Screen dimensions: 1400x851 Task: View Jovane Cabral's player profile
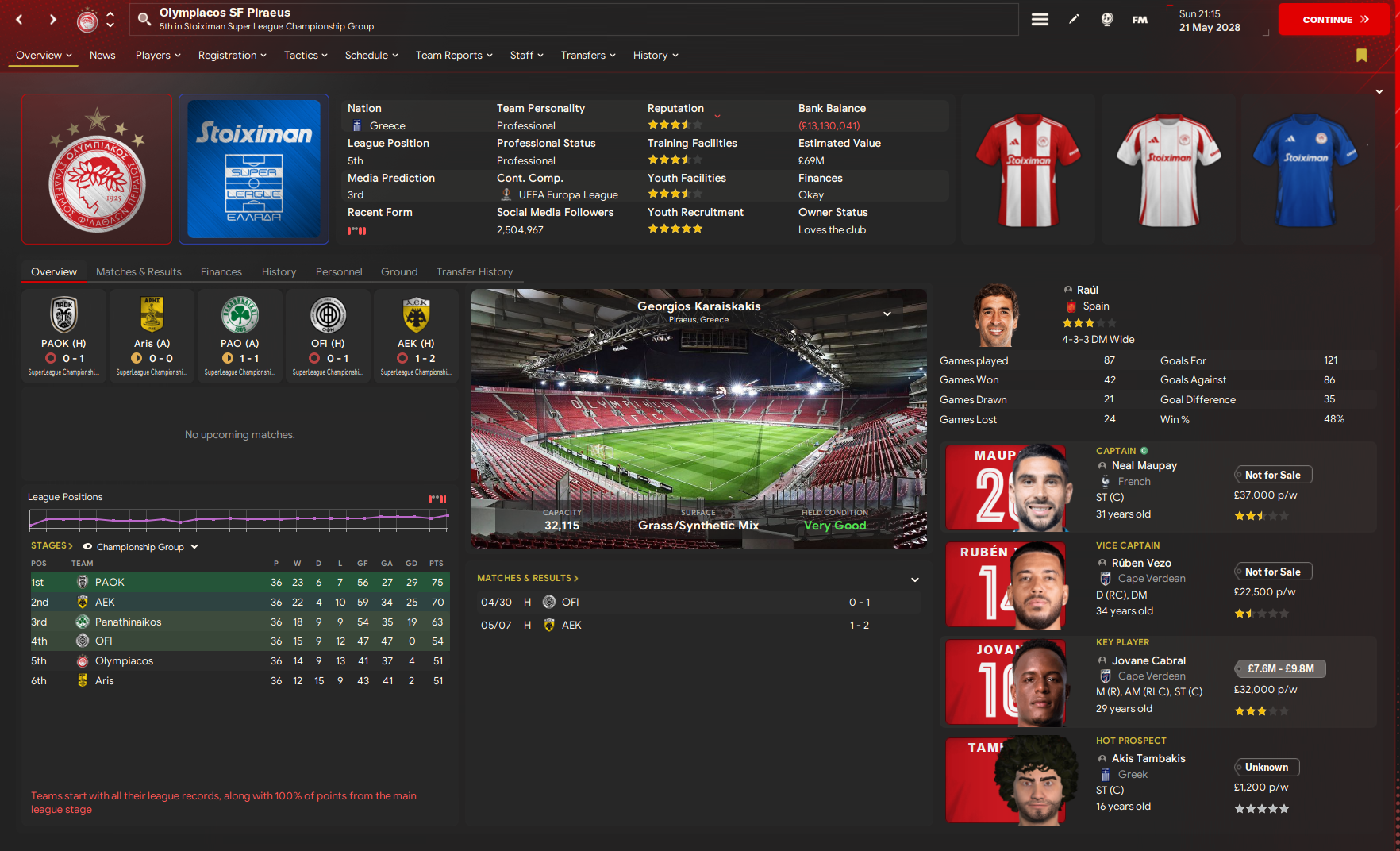1148,660
